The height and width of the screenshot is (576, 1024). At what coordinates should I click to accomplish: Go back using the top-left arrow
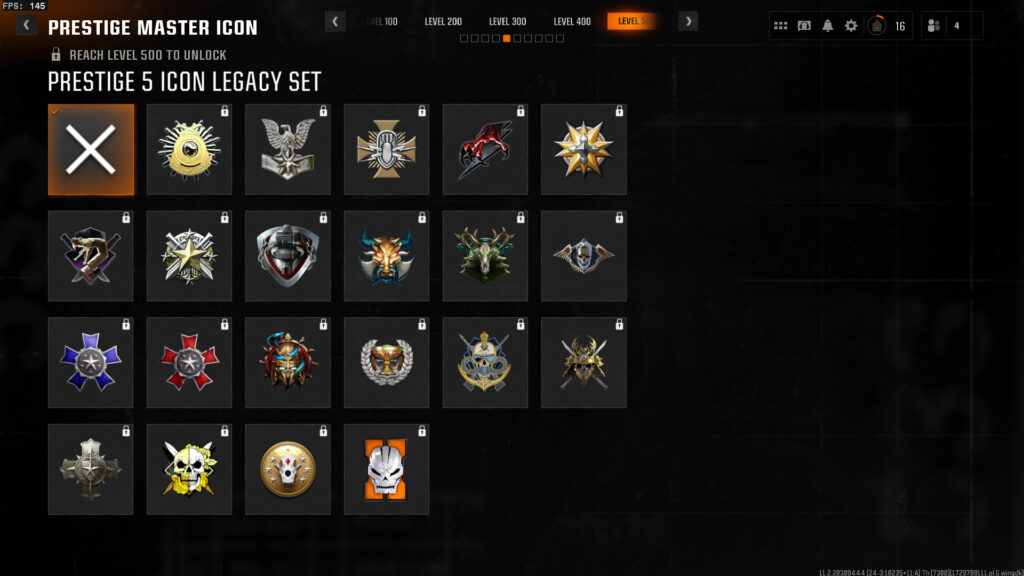pos(26,26)
